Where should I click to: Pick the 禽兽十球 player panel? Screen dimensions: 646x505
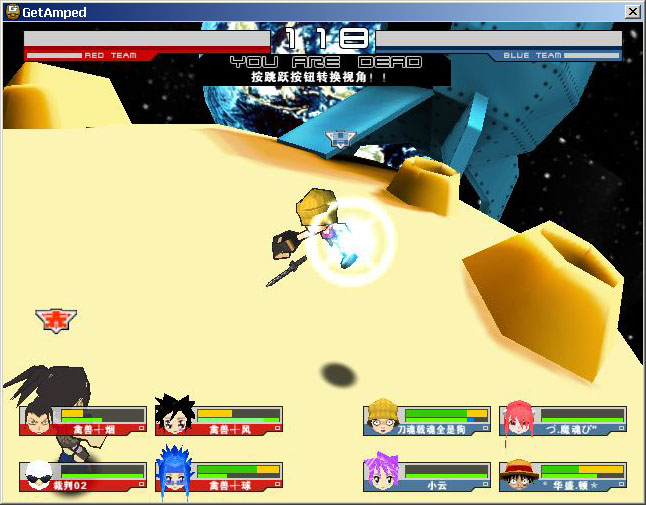[x=219, y=476]
